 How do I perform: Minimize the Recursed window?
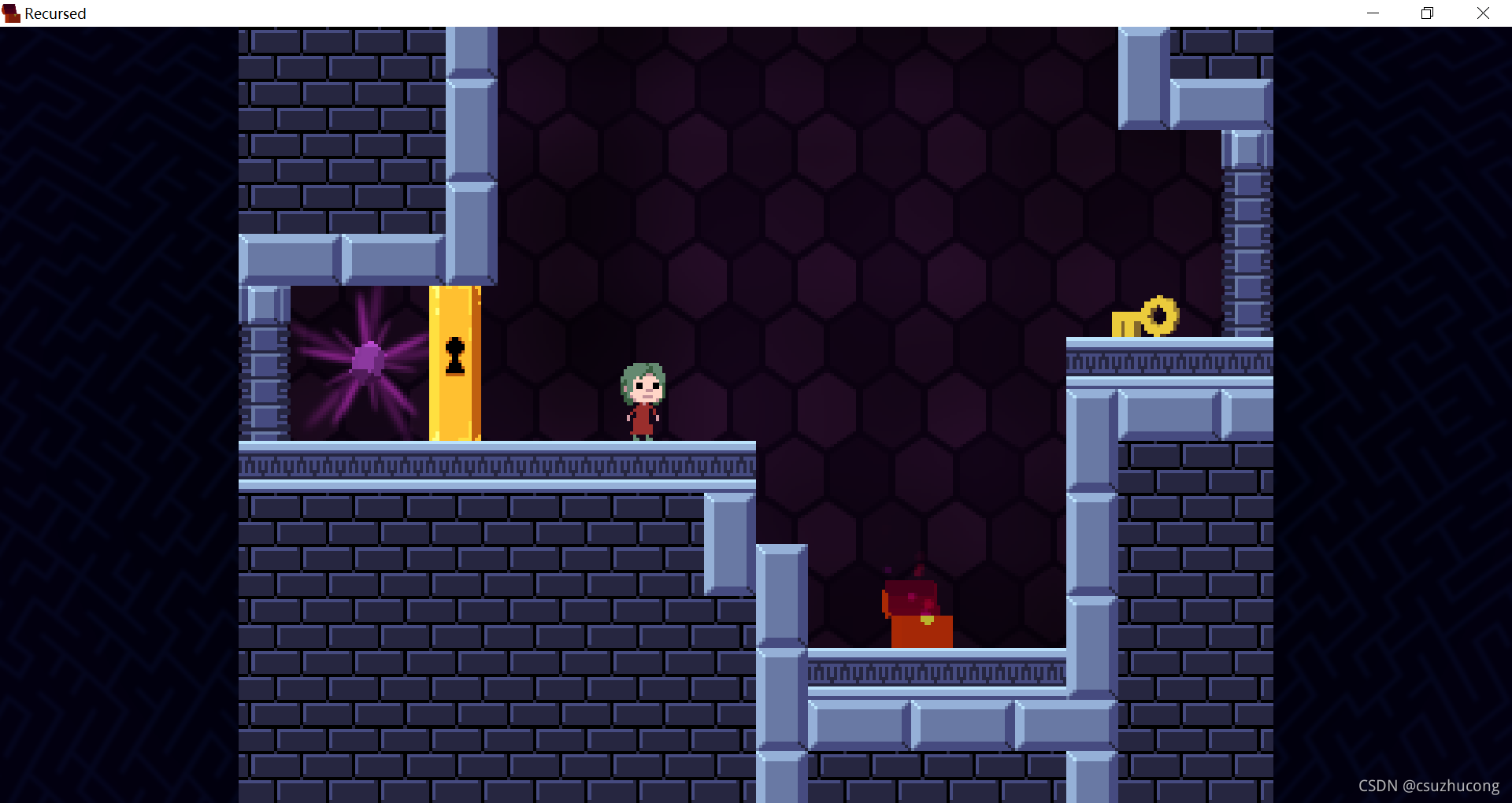point(1373,13)
